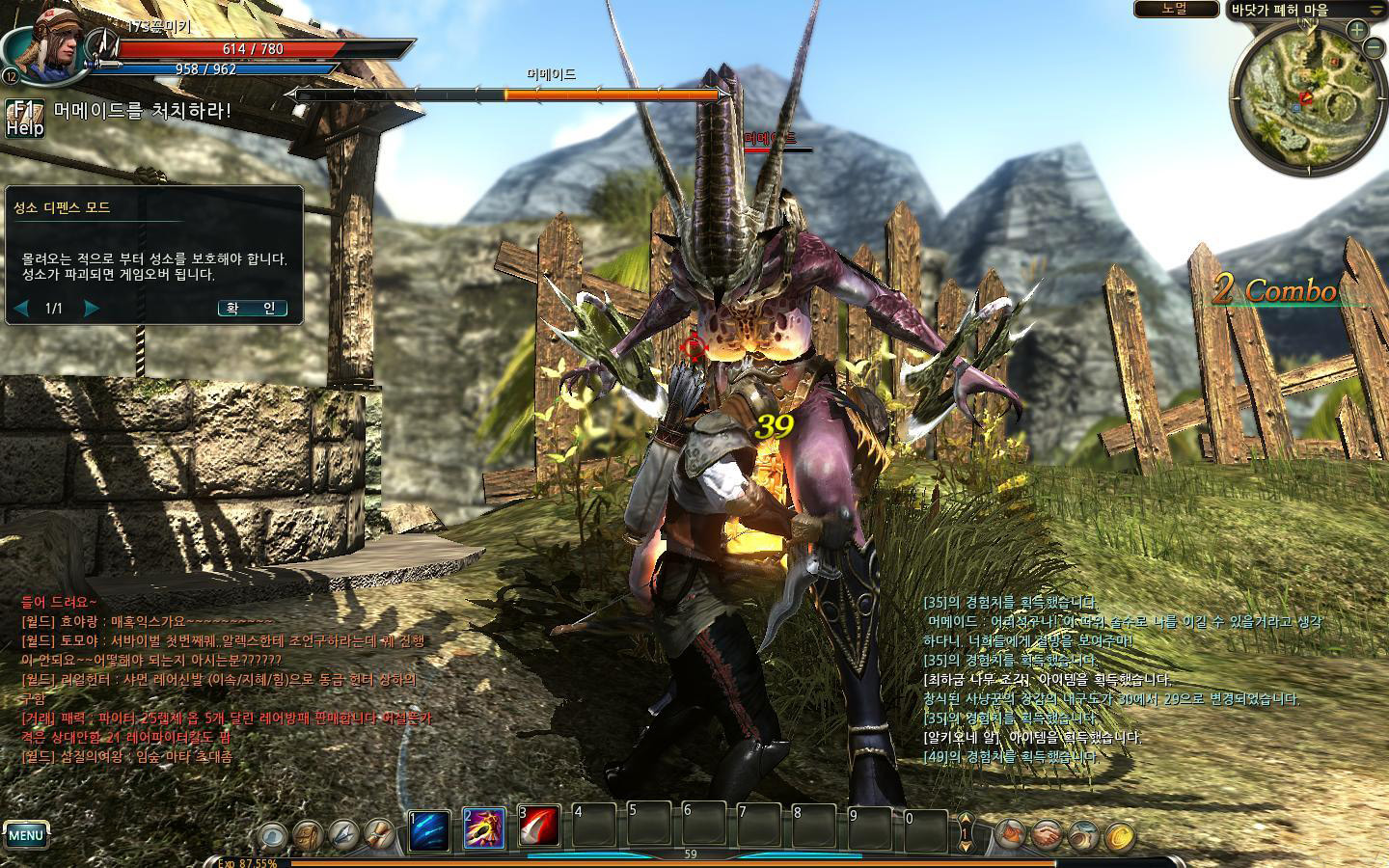The height and width of the screenshot is (868, 1389).
Task: Go to the previous tutorial page arrow
Action: (21, 309)
